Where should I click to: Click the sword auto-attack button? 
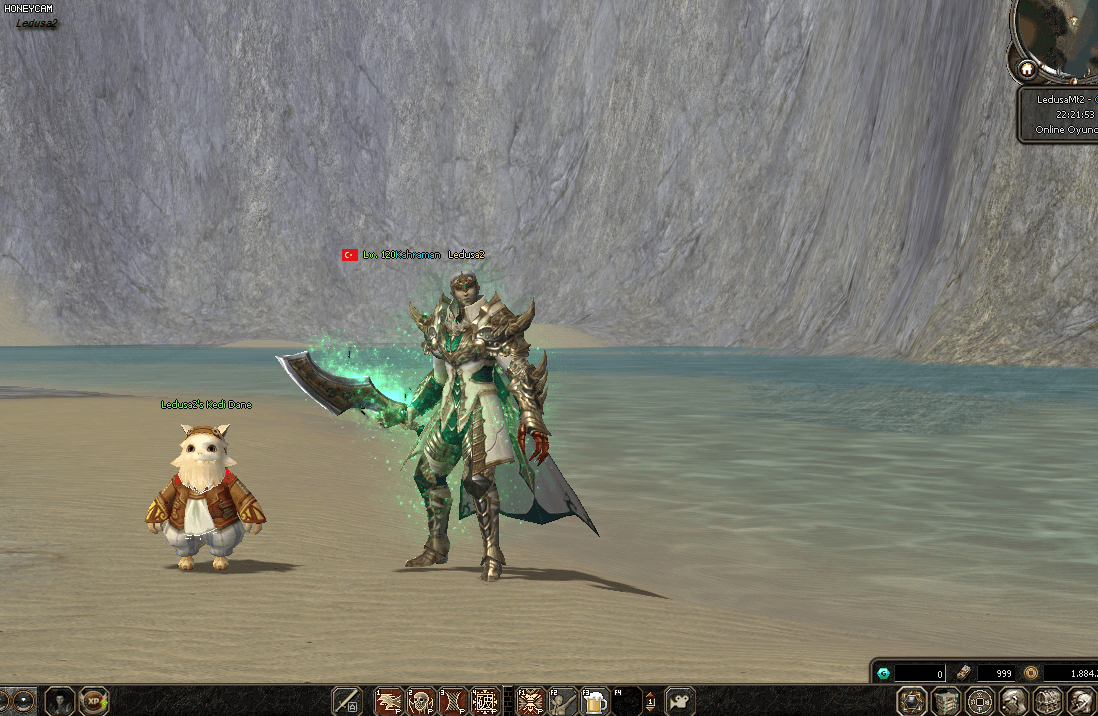pyautogui.click(x=346, y=701)
